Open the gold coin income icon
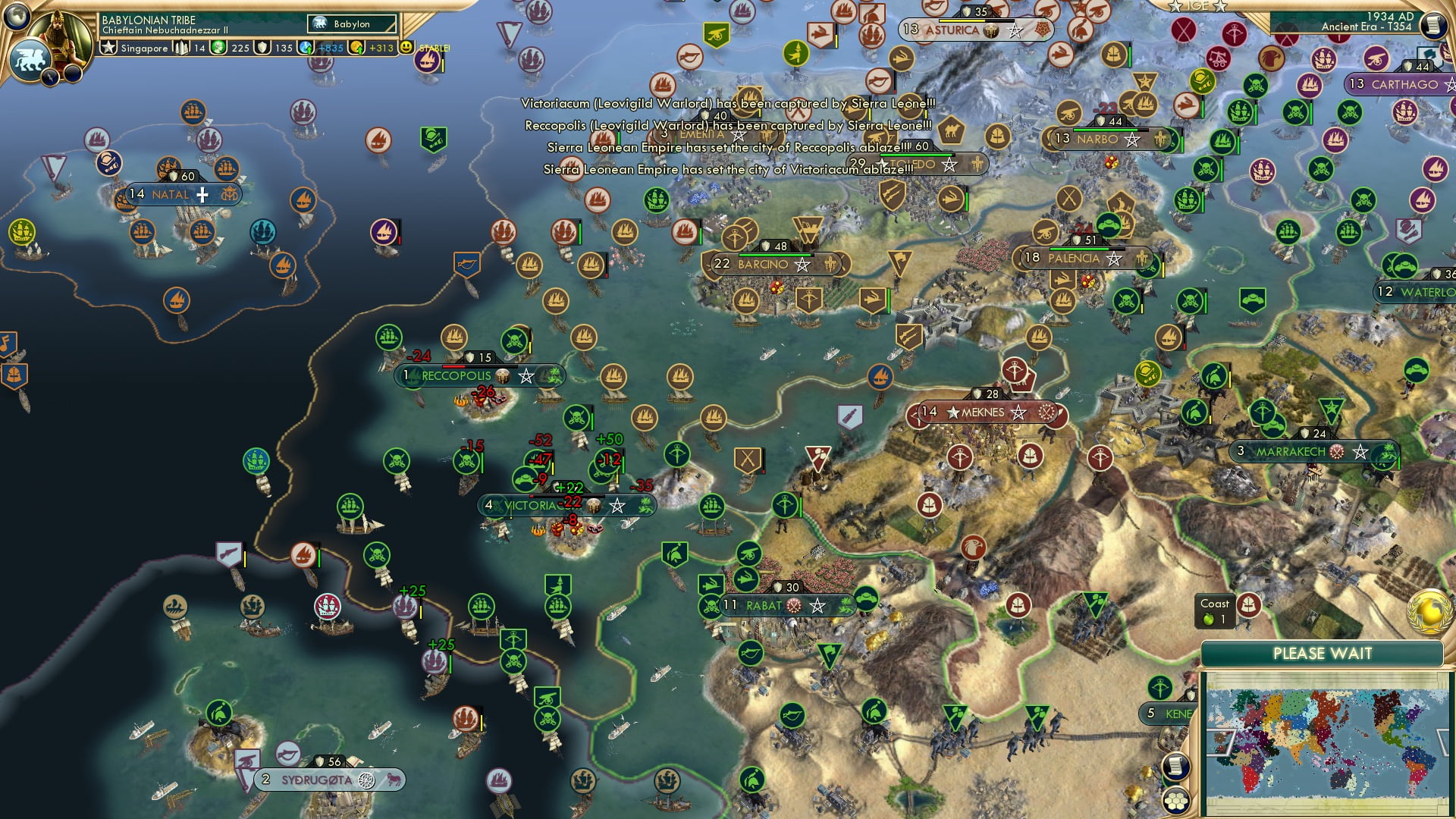 coord(357,48)
